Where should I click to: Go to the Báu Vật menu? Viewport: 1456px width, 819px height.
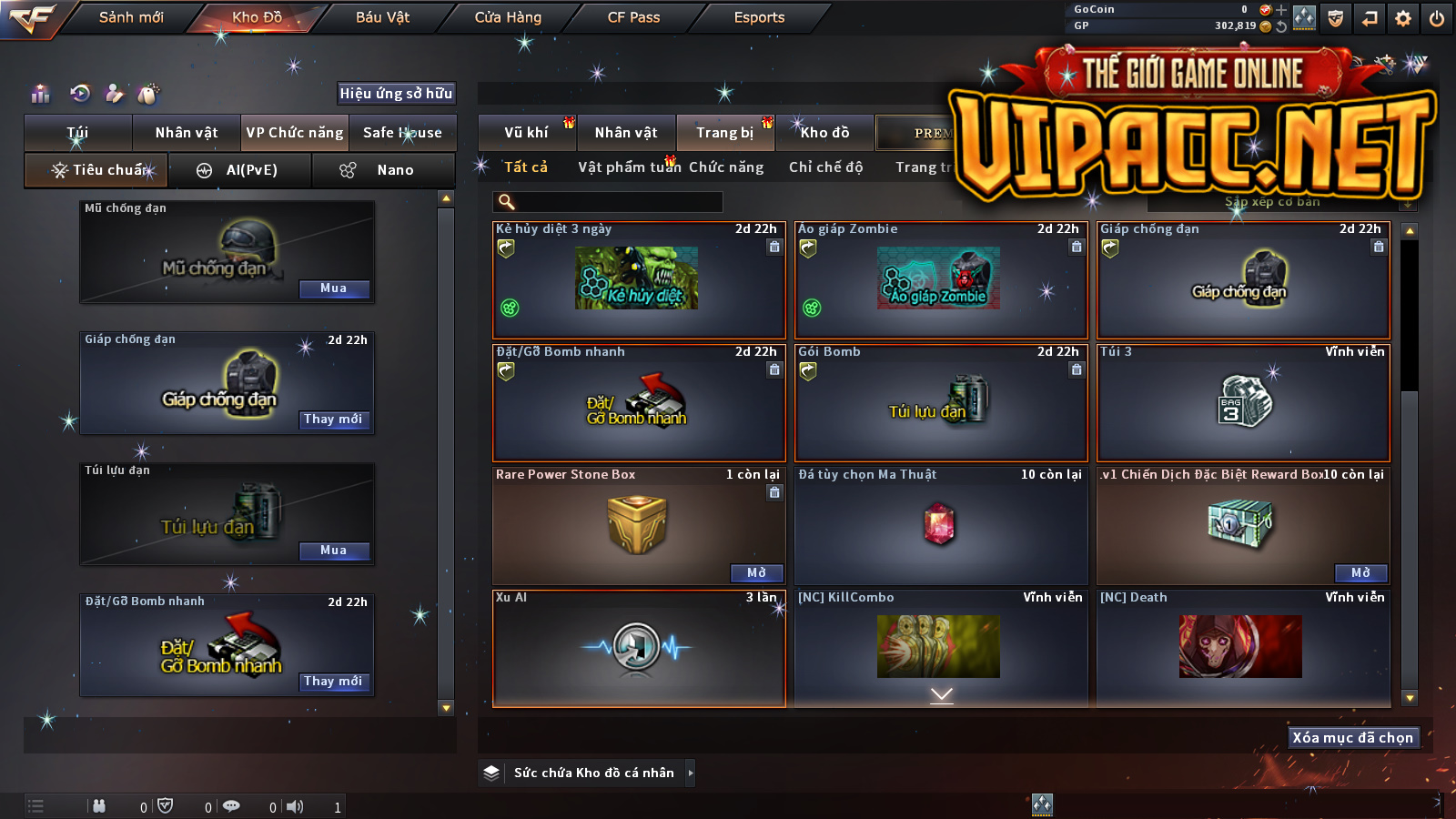click(x=382, y=17)
